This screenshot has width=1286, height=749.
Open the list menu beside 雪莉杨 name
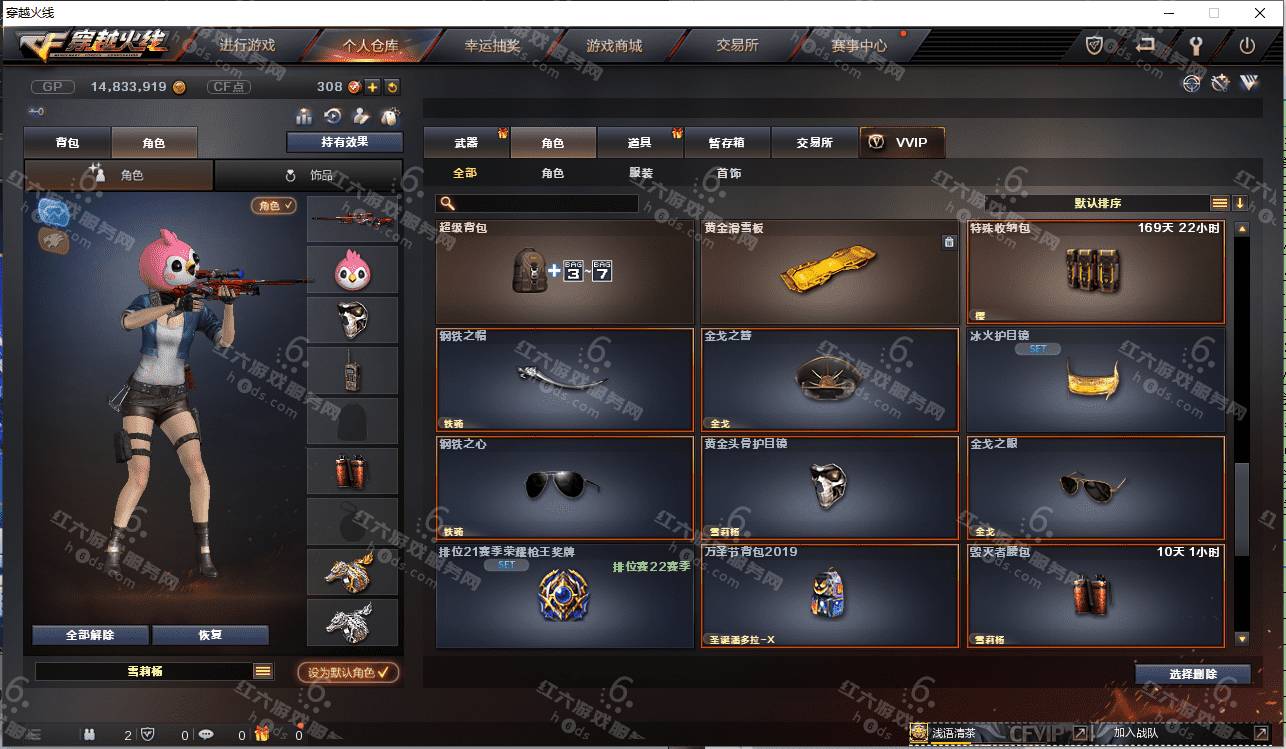tap(264, 671)
